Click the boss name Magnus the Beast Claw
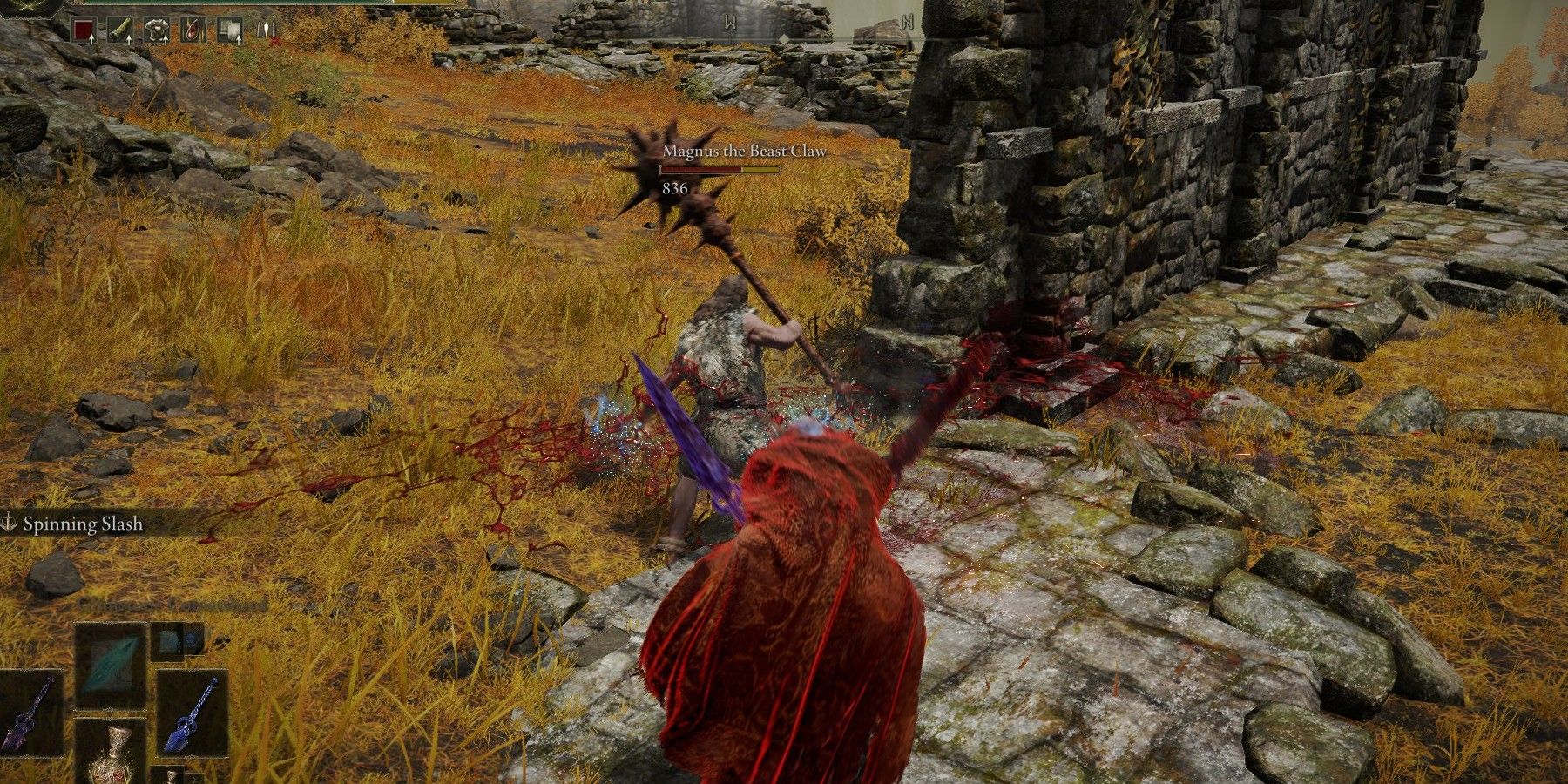1568x784 pixels. tap(745, 151)
